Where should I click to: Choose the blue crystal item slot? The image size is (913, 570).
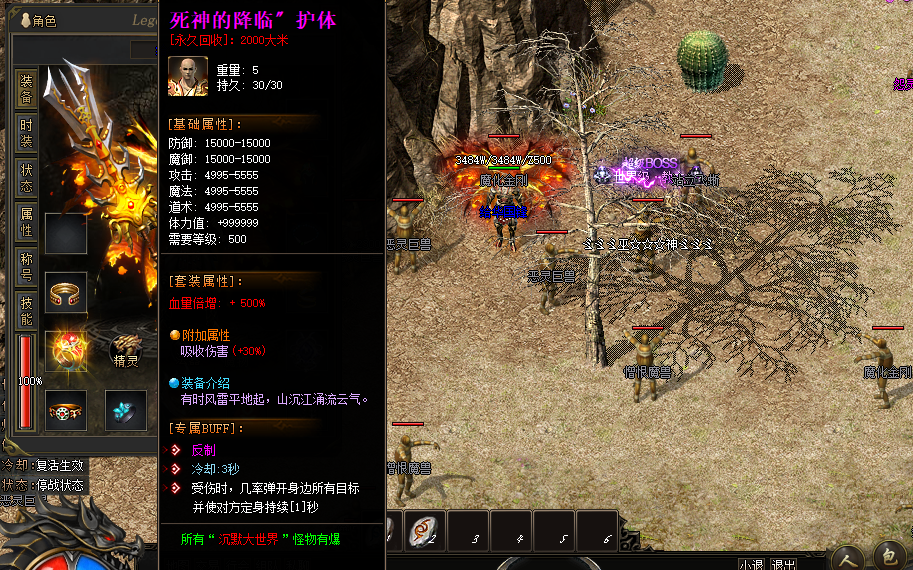click(126, 410)
